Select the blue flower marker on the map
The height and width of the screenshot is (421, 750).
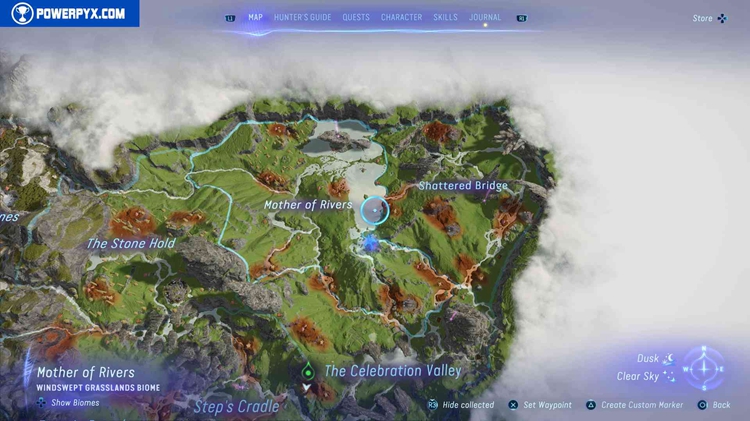(x=371, y=242)
